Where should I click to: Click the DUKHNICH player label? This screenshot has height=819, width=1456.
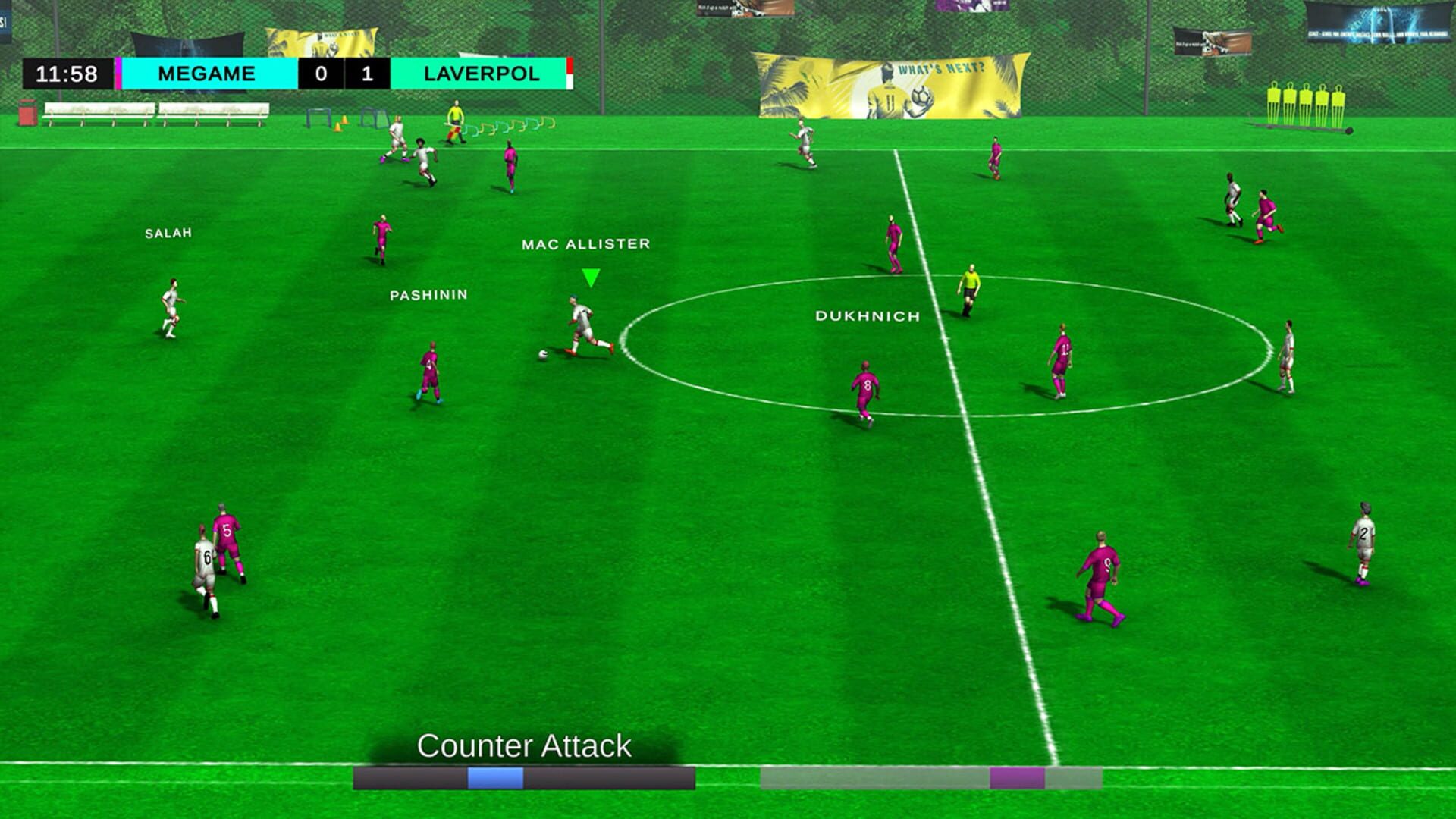click(867, 316)
